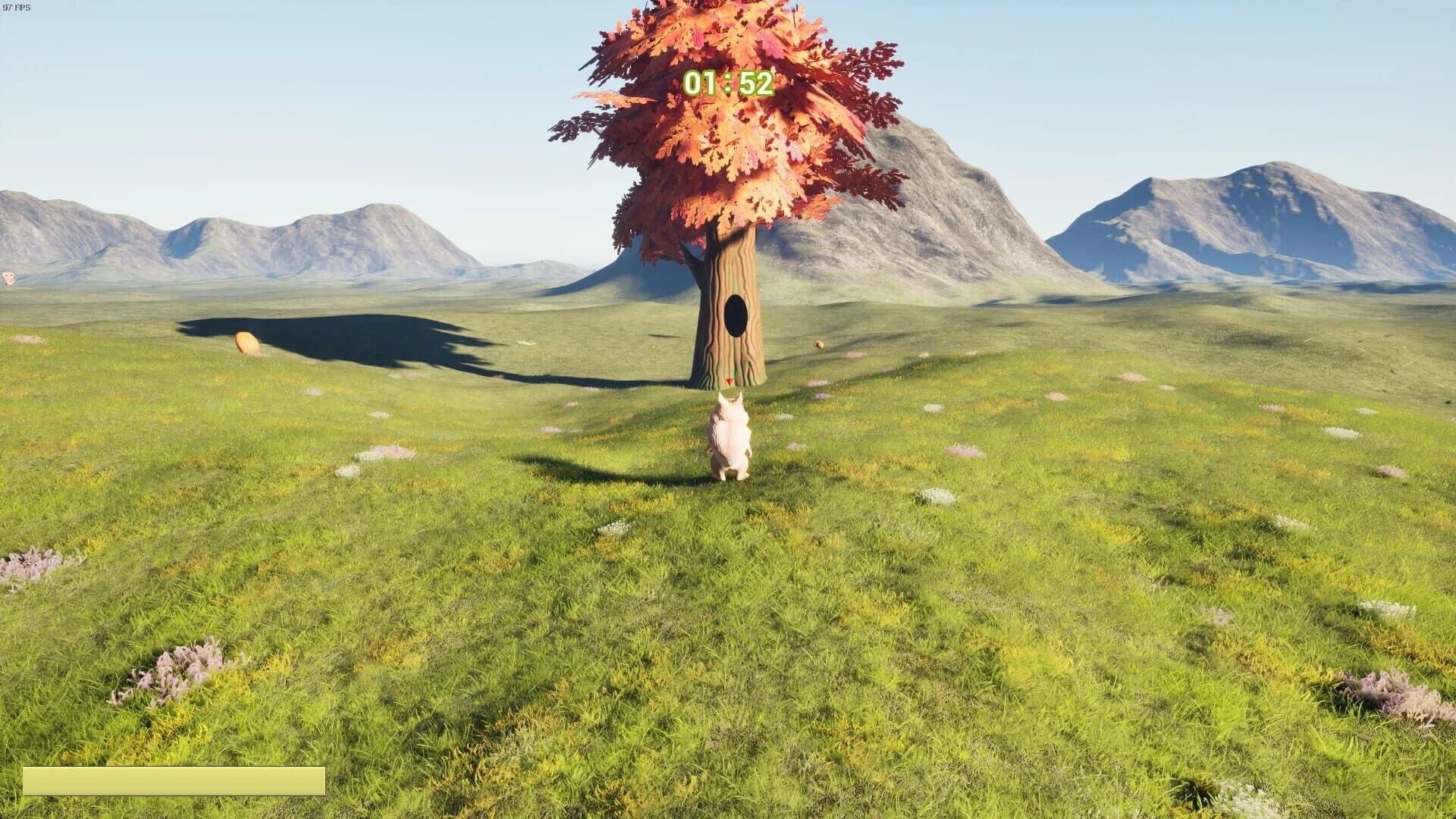This screenshot has height=819, width=1456.
Task: Click the minutes digits of the timer
Action: click(701, 83)
